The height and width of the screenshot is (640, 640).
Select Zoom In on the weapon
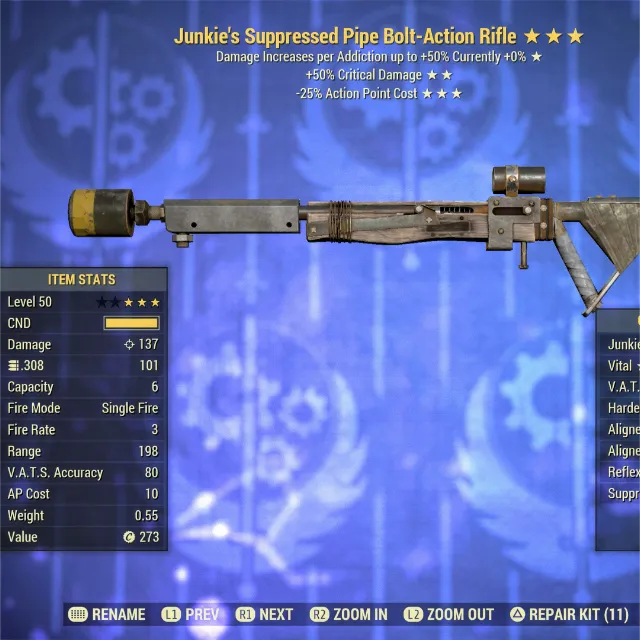tap(349, 614)
